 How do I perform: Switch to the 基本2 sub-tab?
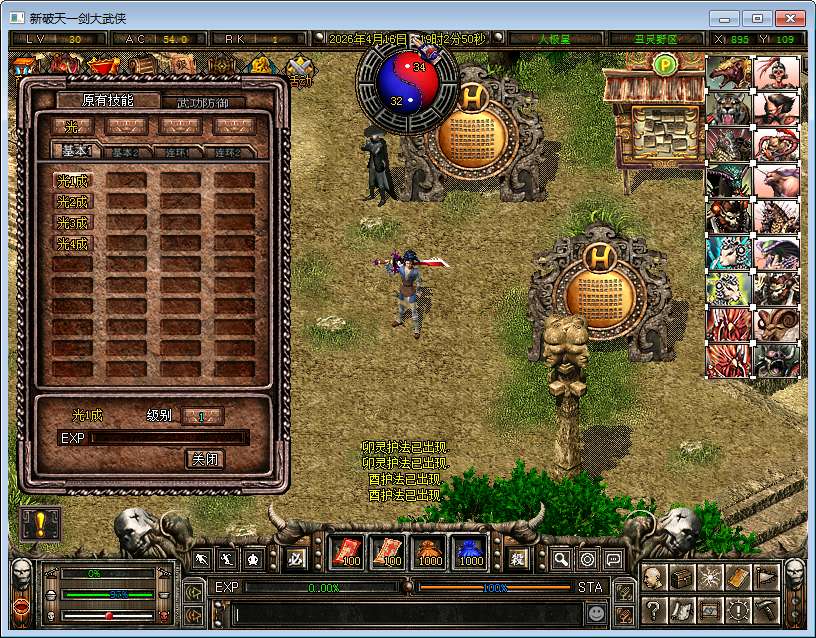tap(125, 152)
